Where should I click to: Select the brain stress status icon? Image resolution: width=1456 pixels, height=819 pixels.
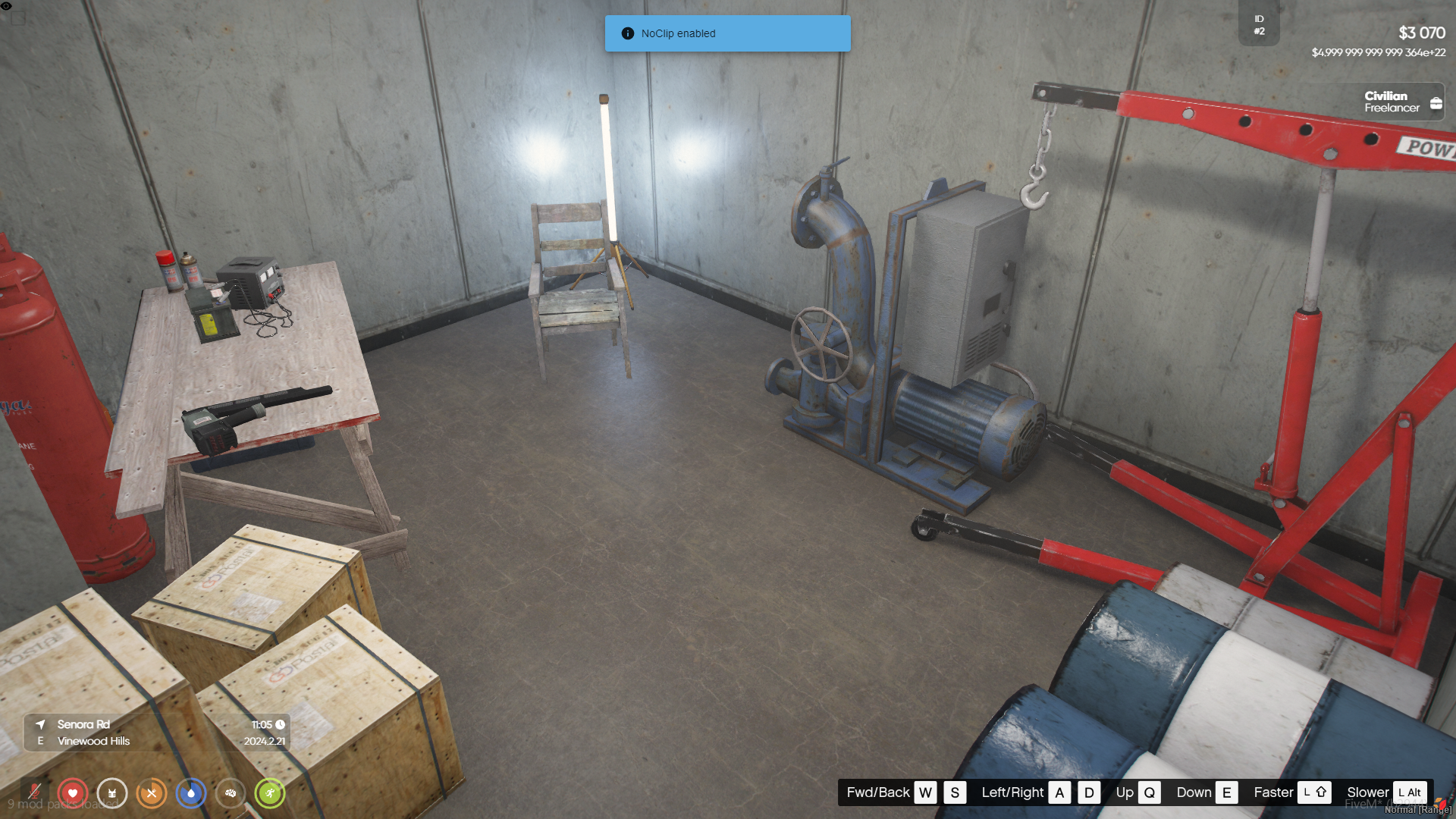(231, 793)
